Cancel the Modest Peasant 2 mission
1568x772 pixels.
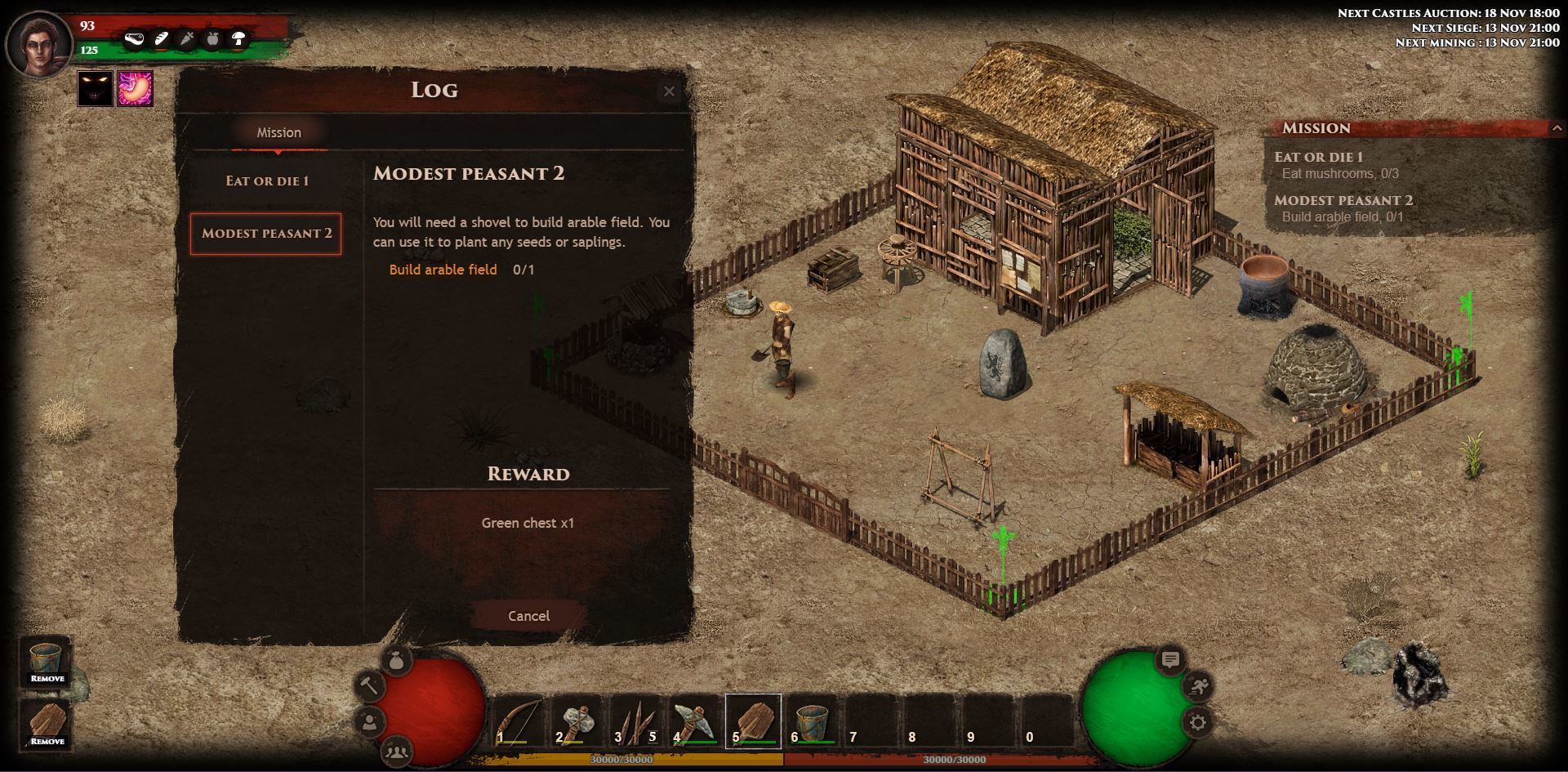528,616
